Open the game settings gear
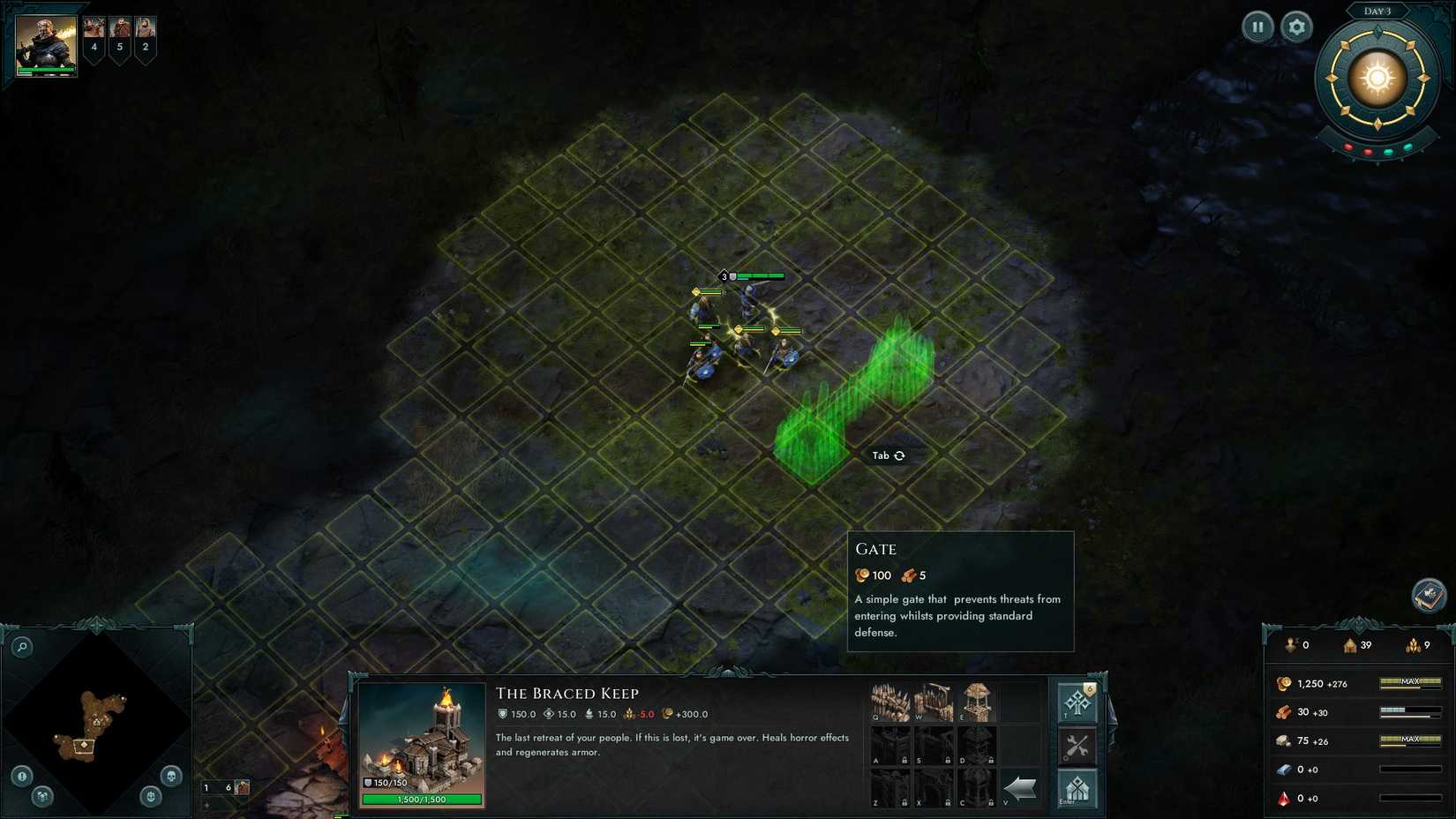Image resolution: width=1456 pixels, height=819 pixels. coord(1296,26)
